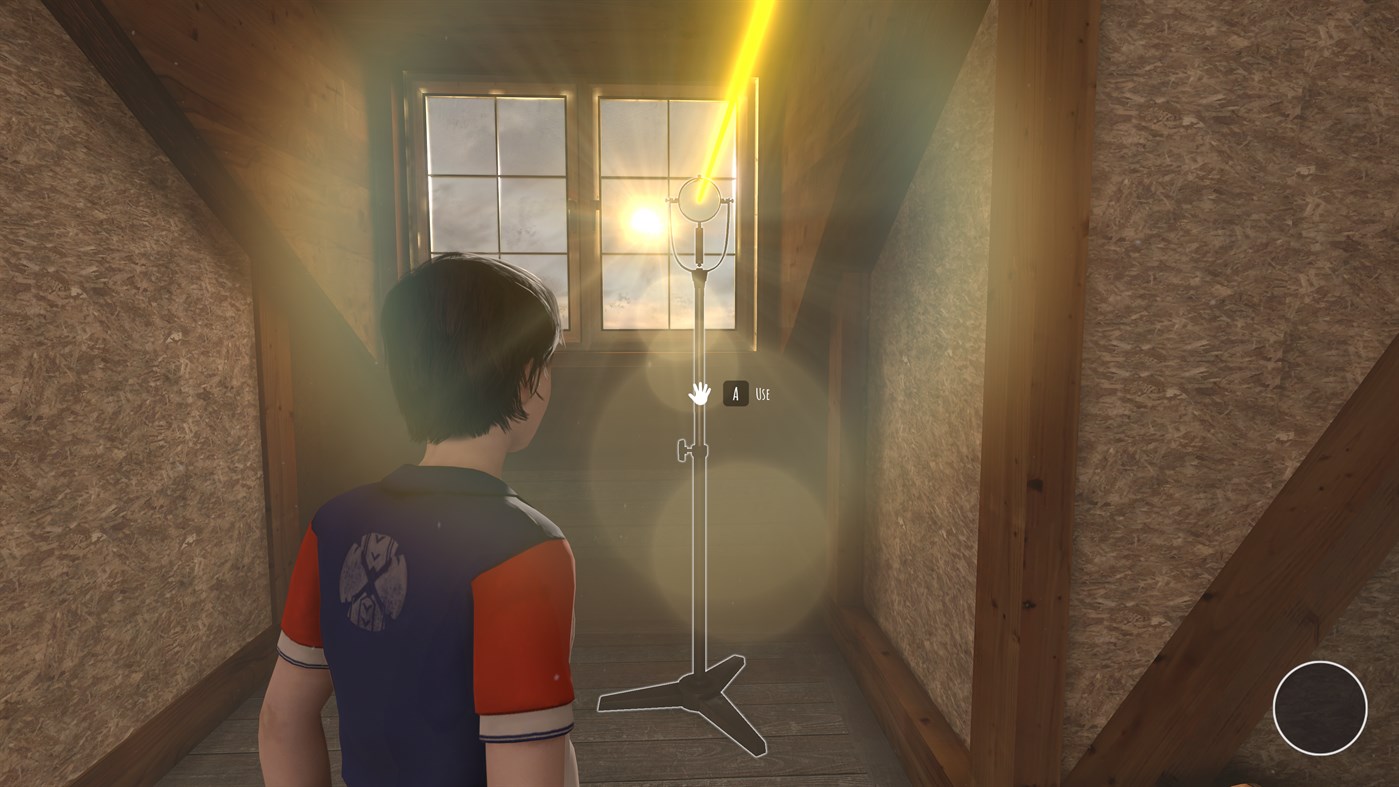Viewport: 1399px width, 787px height.
Task: Select the microphone head on the stand
Action: click(x=698, y=200)
